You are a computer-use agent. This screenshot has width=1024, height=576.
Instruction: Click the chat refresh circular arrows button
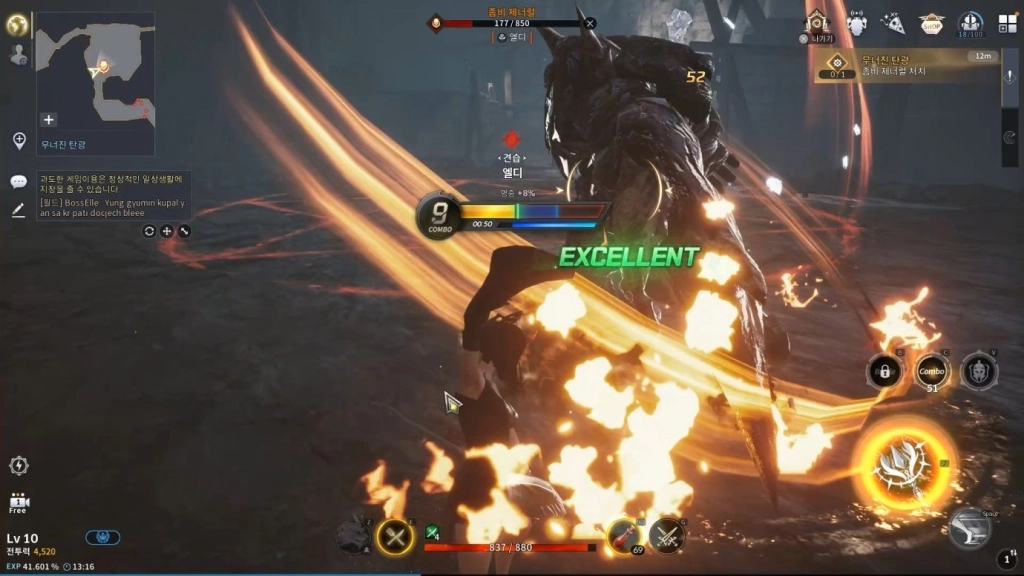[149, 231]
